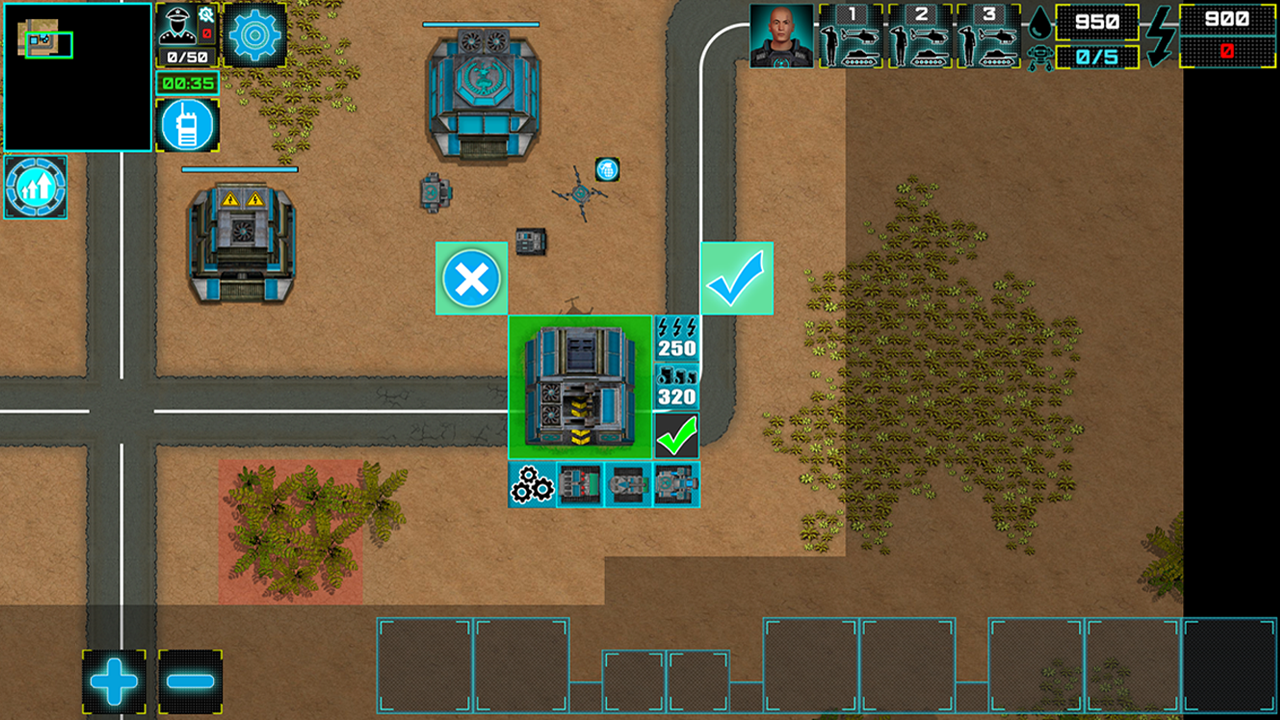This screenshot has width=1280, height=720.
Task: Cancel placement using the blue X
Action: point(471,280)
